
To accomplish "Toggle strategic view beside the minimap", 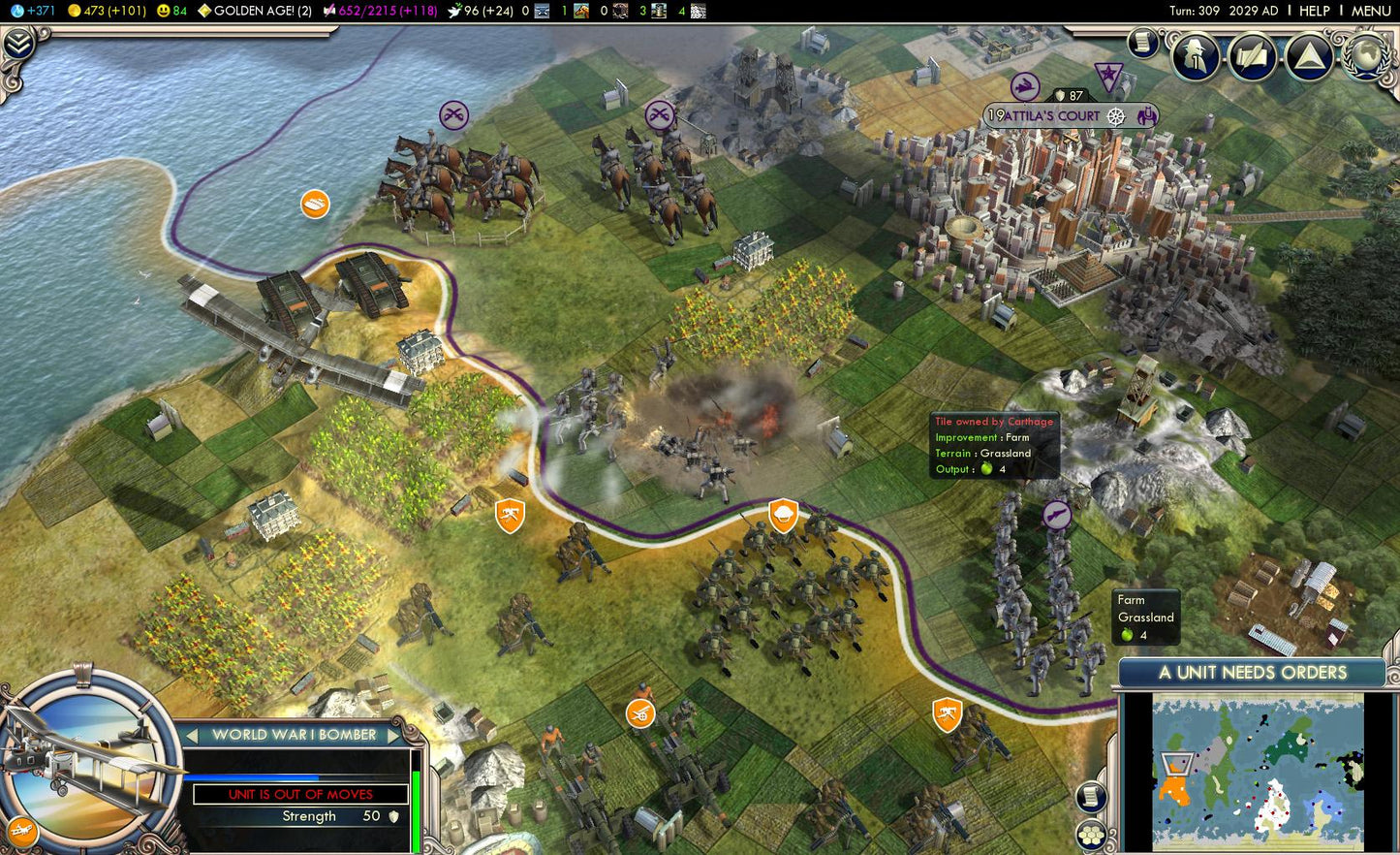I will point(1093,832).
